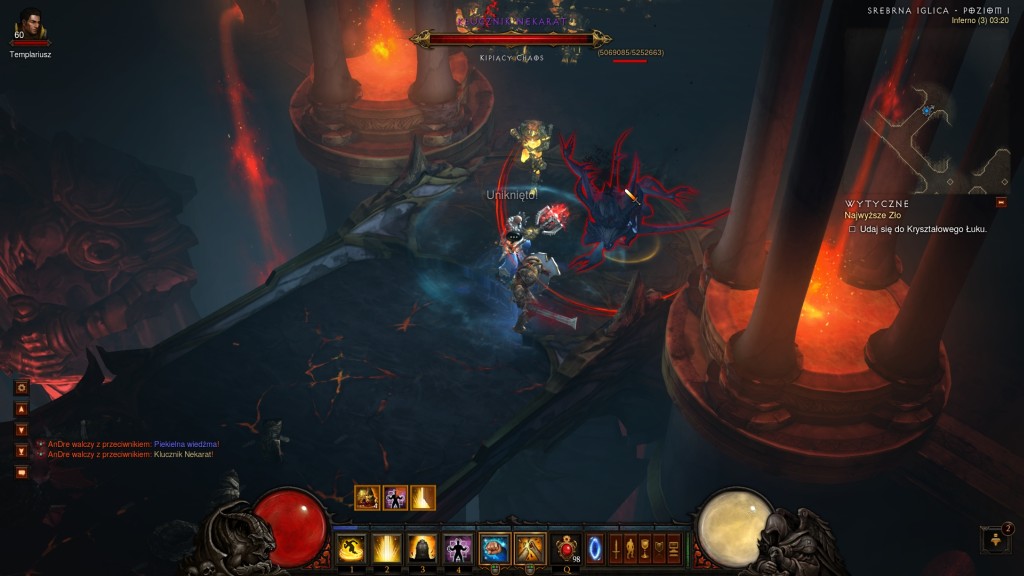Collapse the Wytyczne objectives tracker

1001,203
